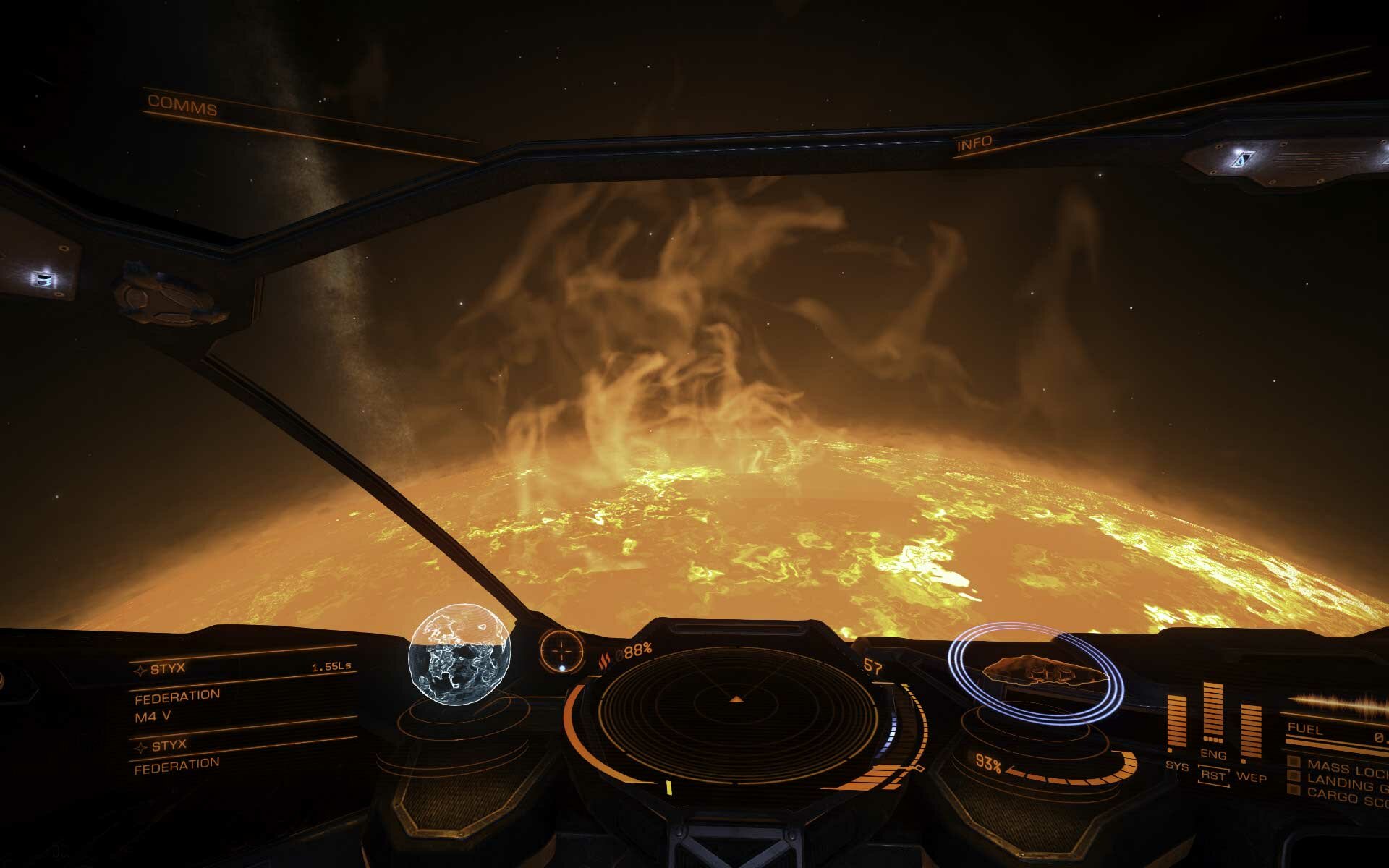1389x868 pixels.
Task: Click the navigation compass dial
Action: point(562,648)
